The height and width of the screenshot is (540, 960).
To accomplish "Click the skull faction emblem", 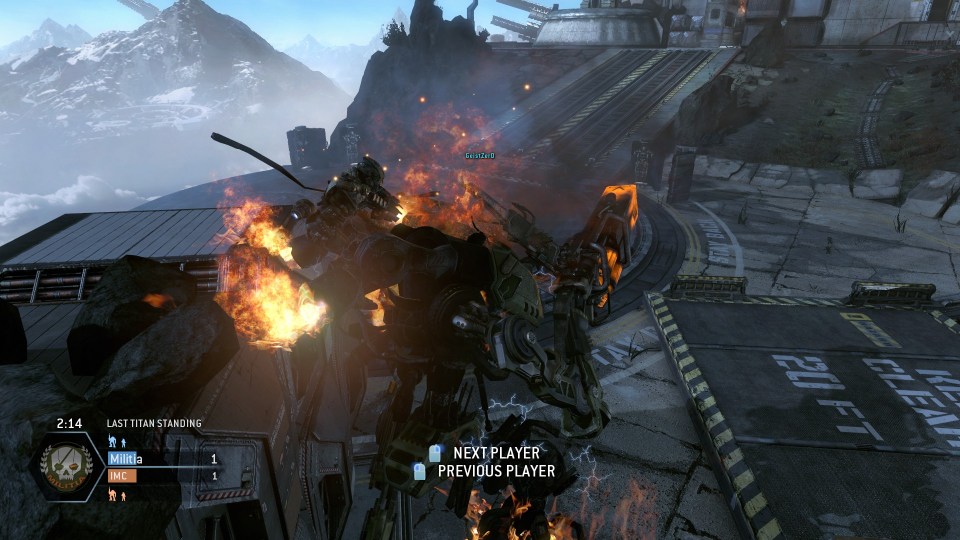I will click(x=67, y=467).
